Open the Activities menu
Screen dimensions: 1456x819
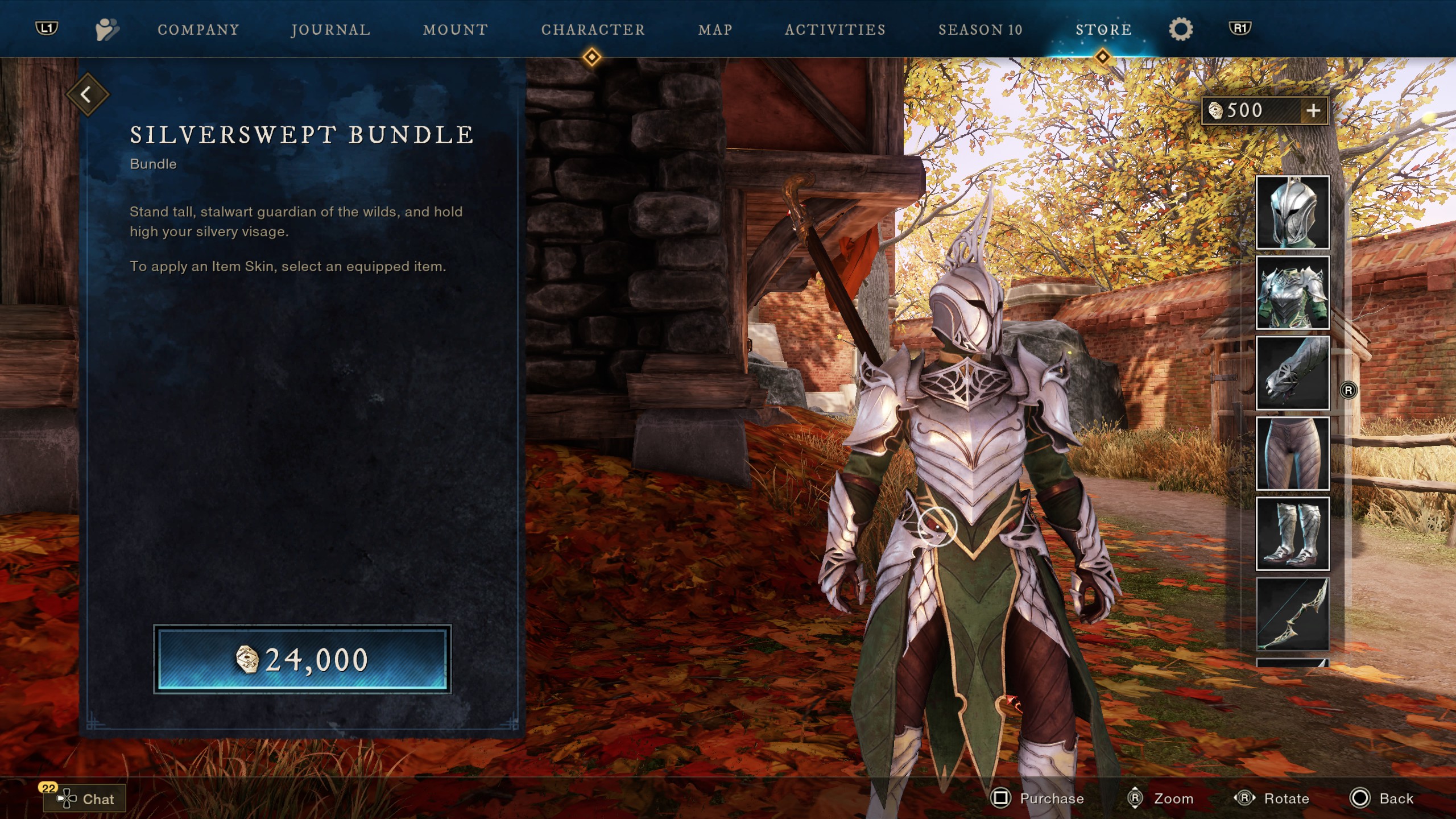click(834, 30)
